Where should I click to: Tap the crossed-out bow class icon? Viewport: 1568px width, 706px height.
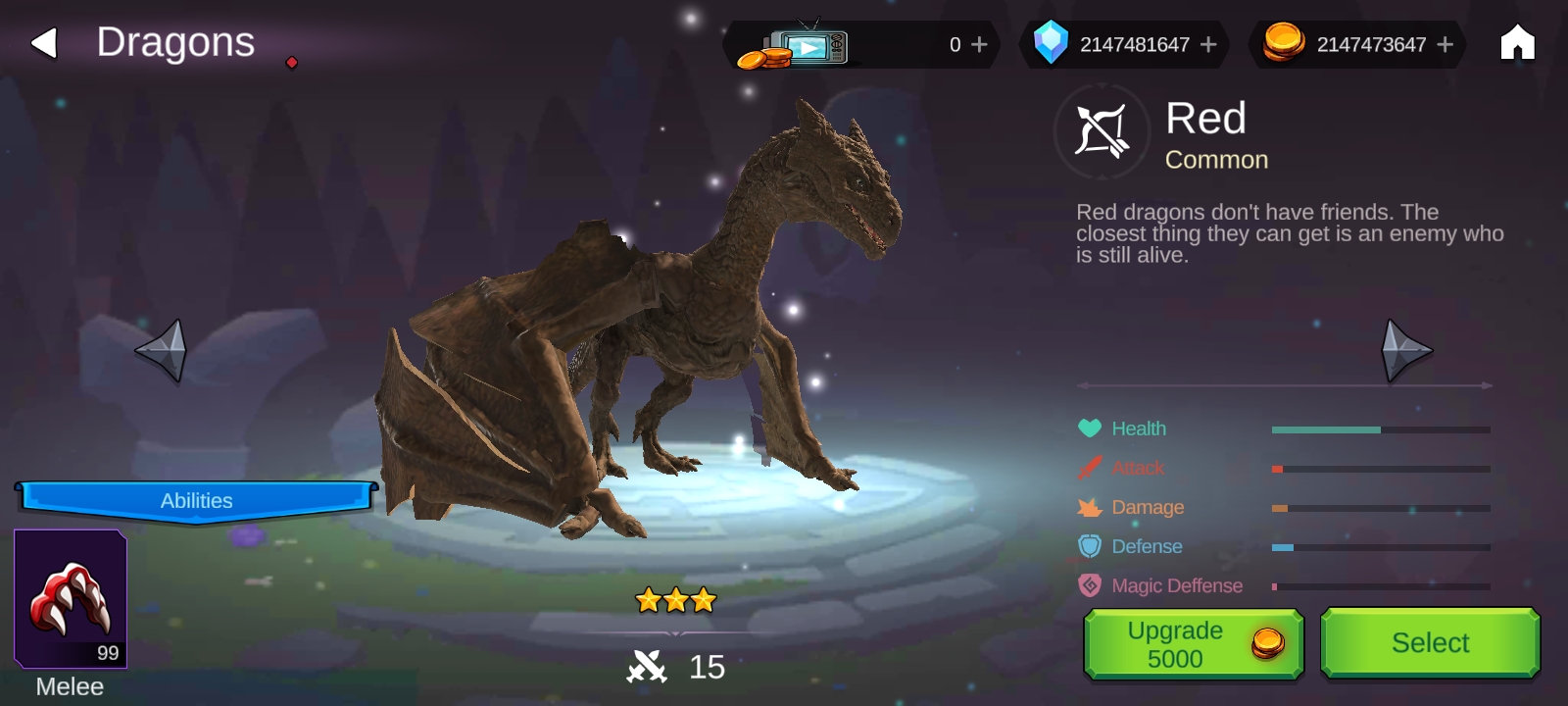[1102, 131]
